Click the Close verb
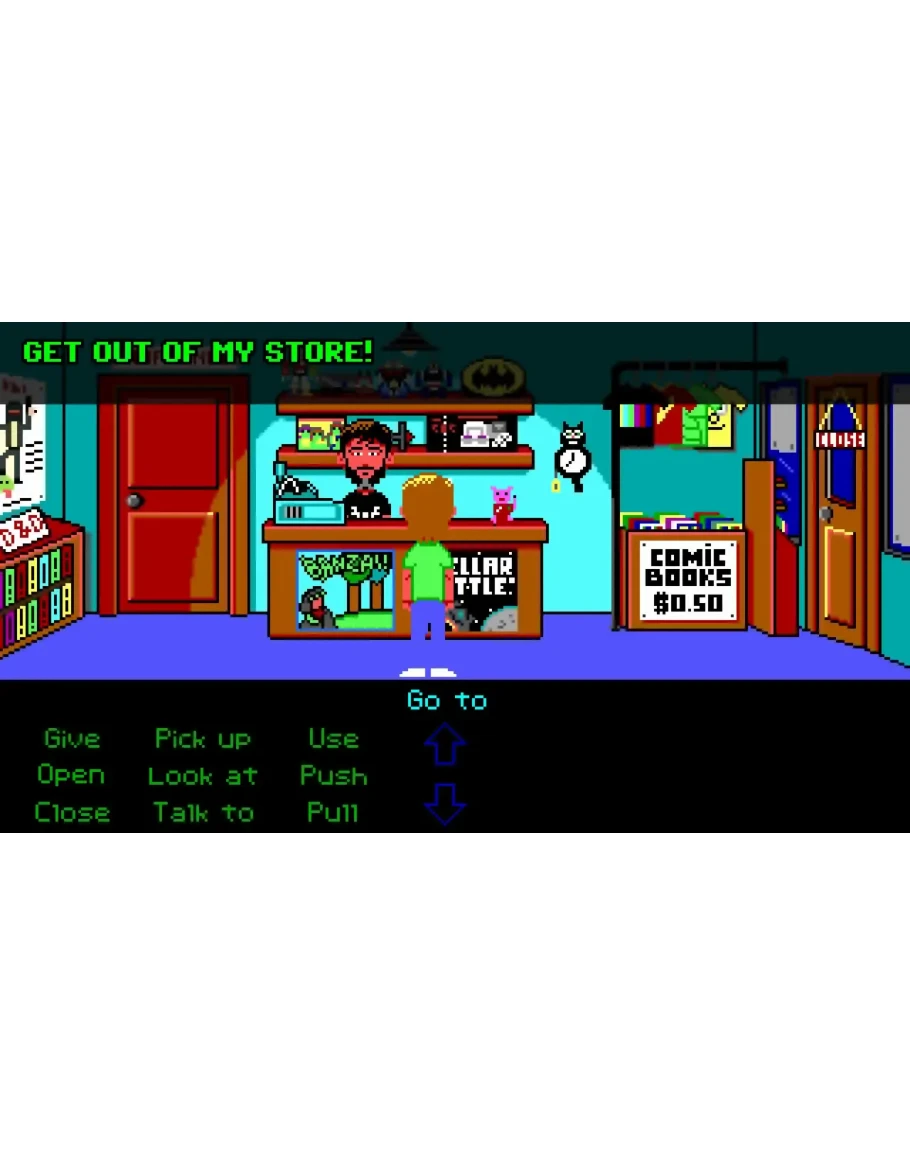 point(72,812)
